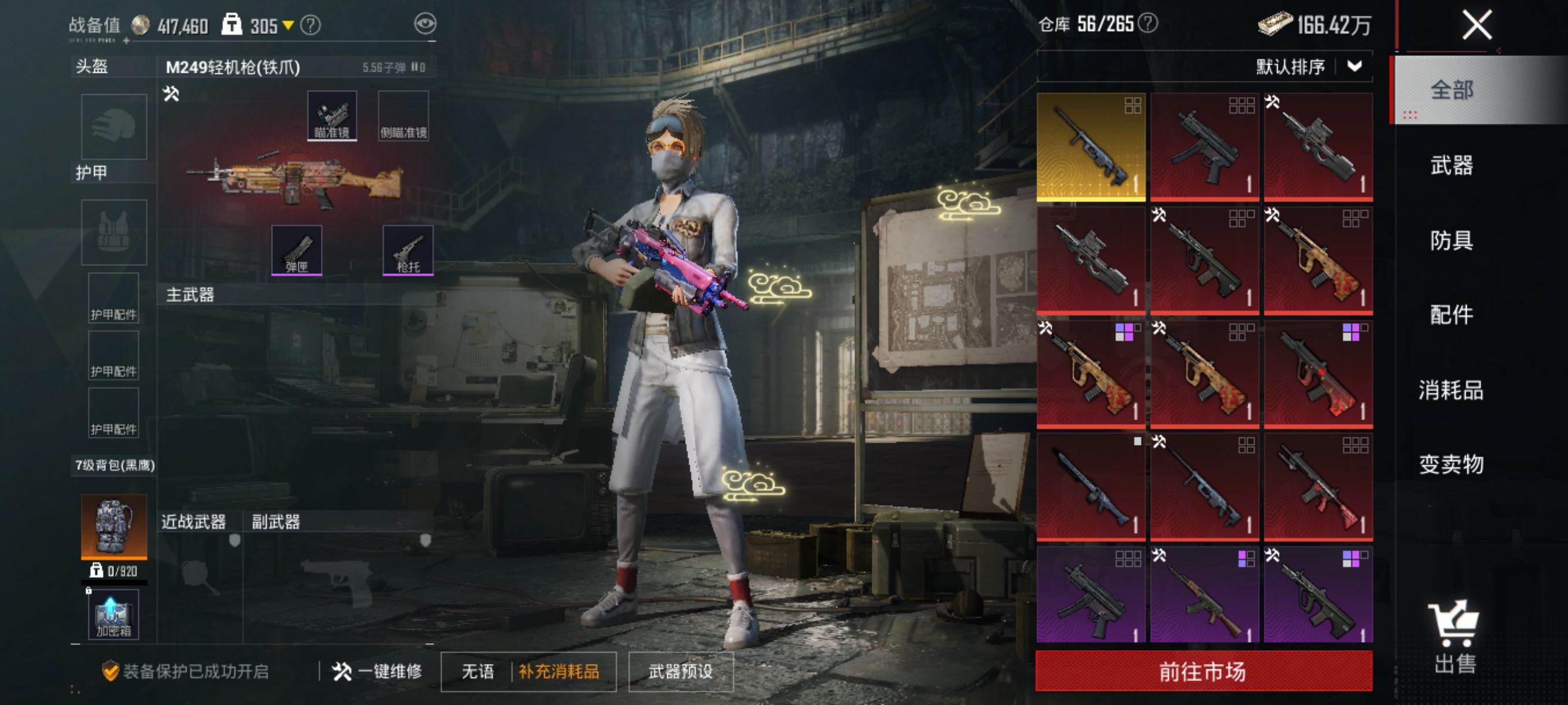
Task: Go to market with 前往市场
Action: coord(1203,671)
